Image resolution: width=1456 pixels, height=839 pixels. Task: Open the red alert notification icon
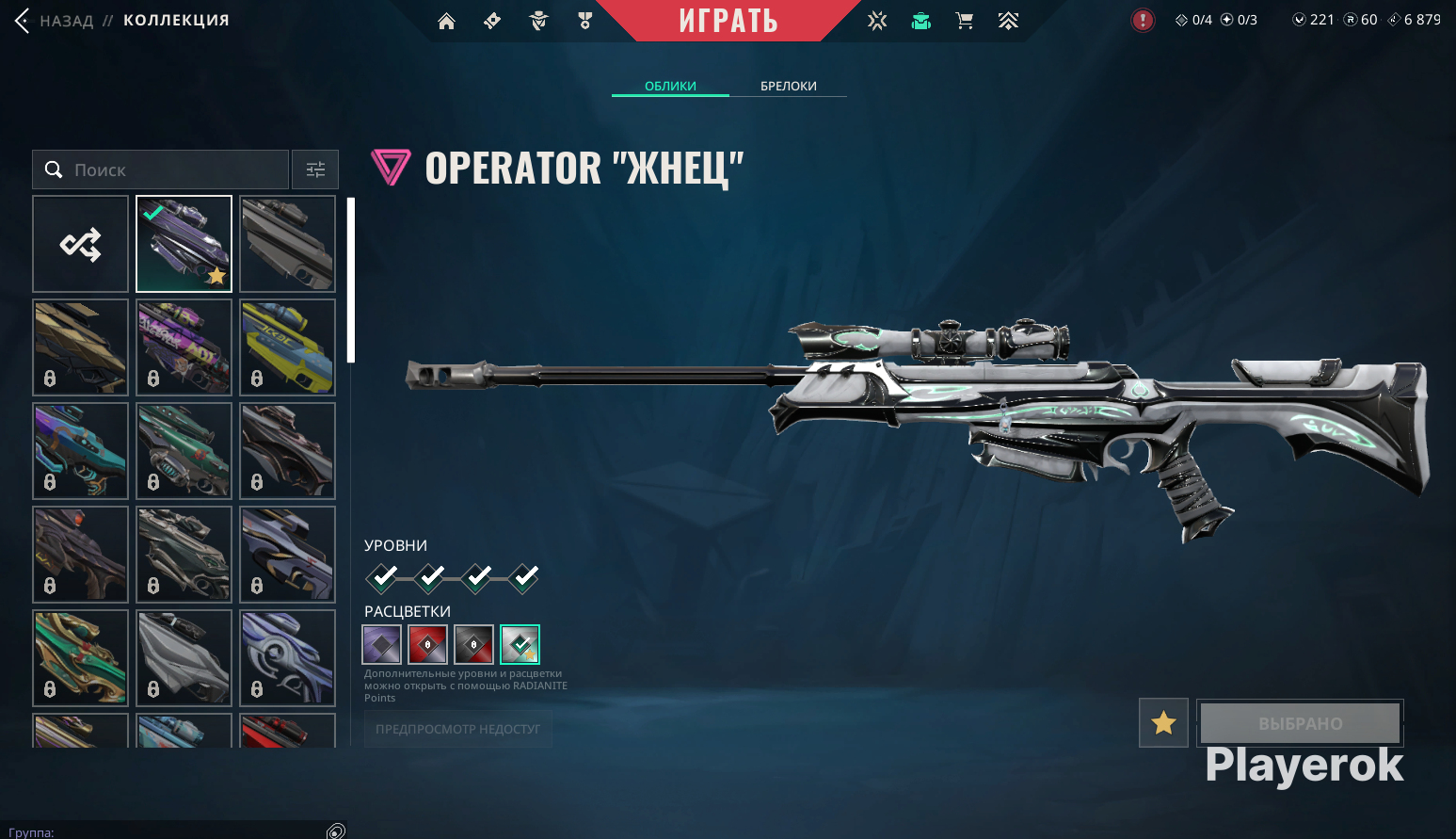[1143, 20]
